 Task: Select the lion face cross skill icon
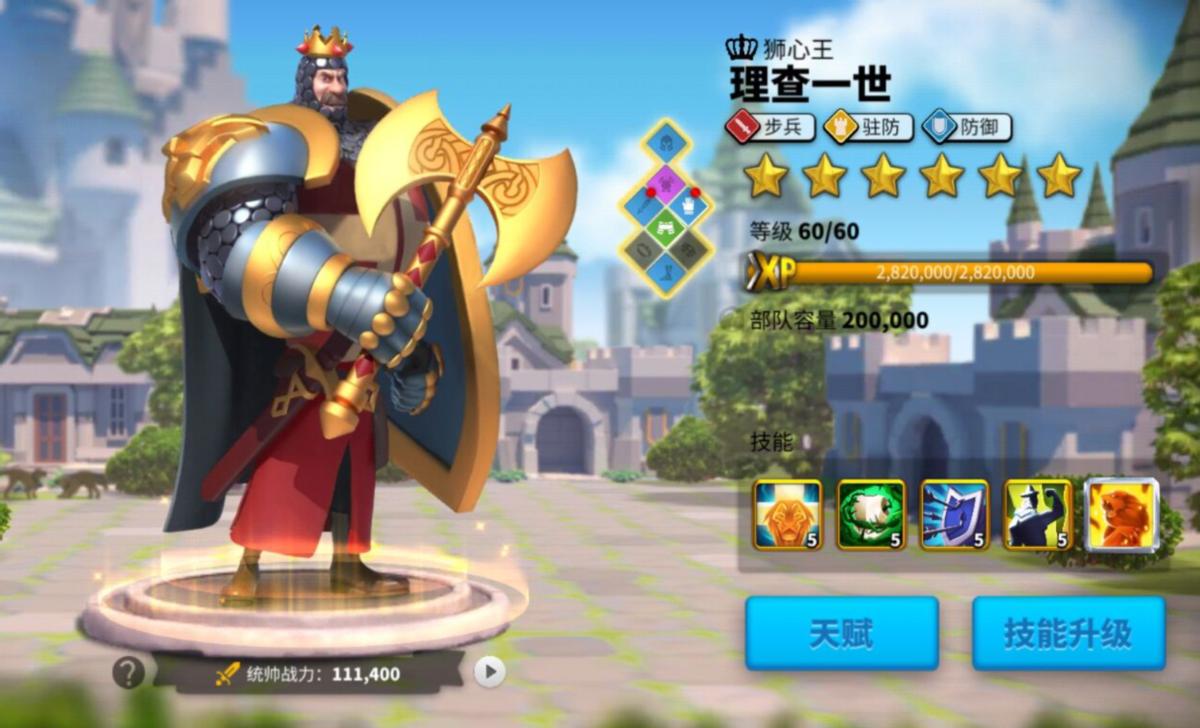[x=788, y=515]
